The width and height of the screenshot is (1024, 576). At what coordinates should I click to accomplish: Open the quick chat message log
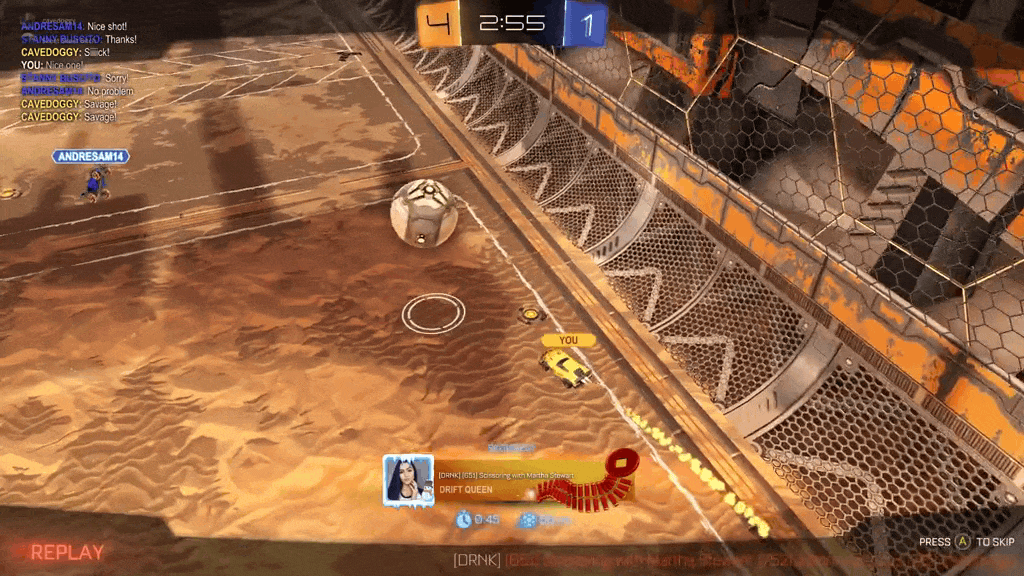click(x=77, y=71)
